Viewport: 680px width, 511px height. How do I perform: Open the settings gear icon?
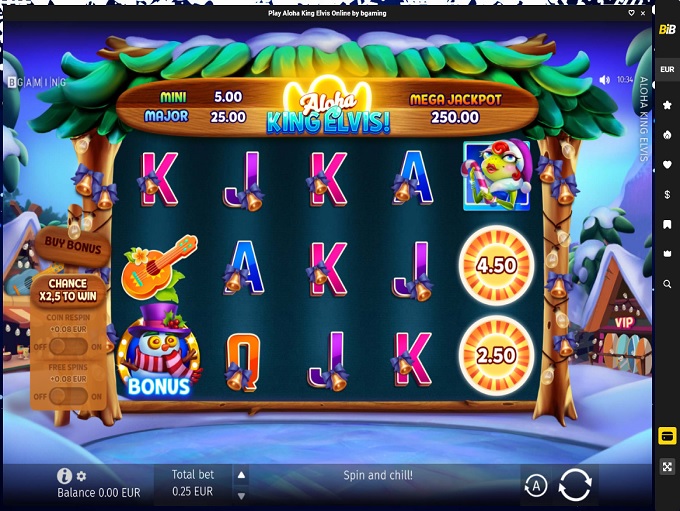[81, 476]
